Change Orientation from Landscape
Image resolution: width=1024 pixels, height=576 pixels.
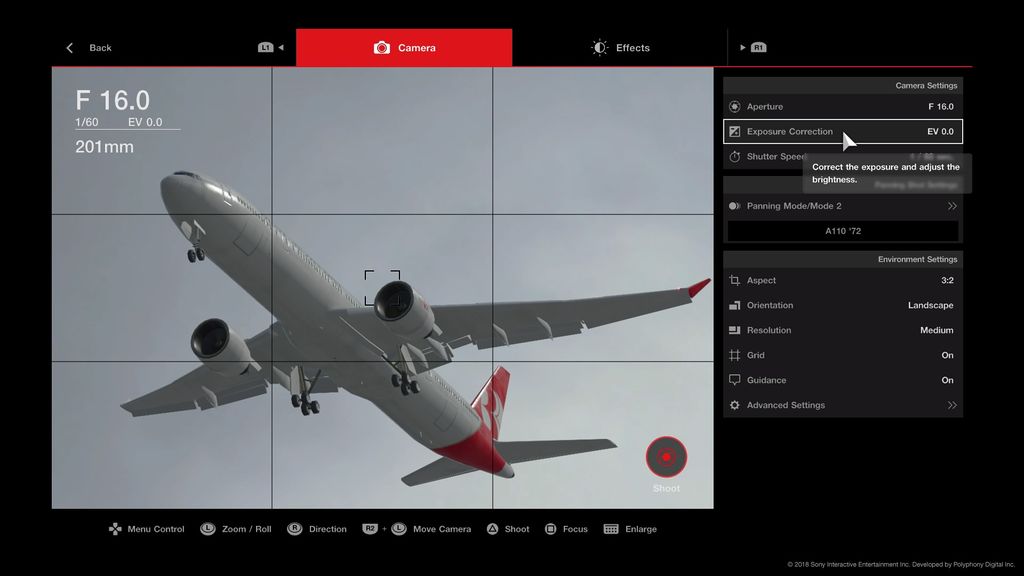pos(842,306)
